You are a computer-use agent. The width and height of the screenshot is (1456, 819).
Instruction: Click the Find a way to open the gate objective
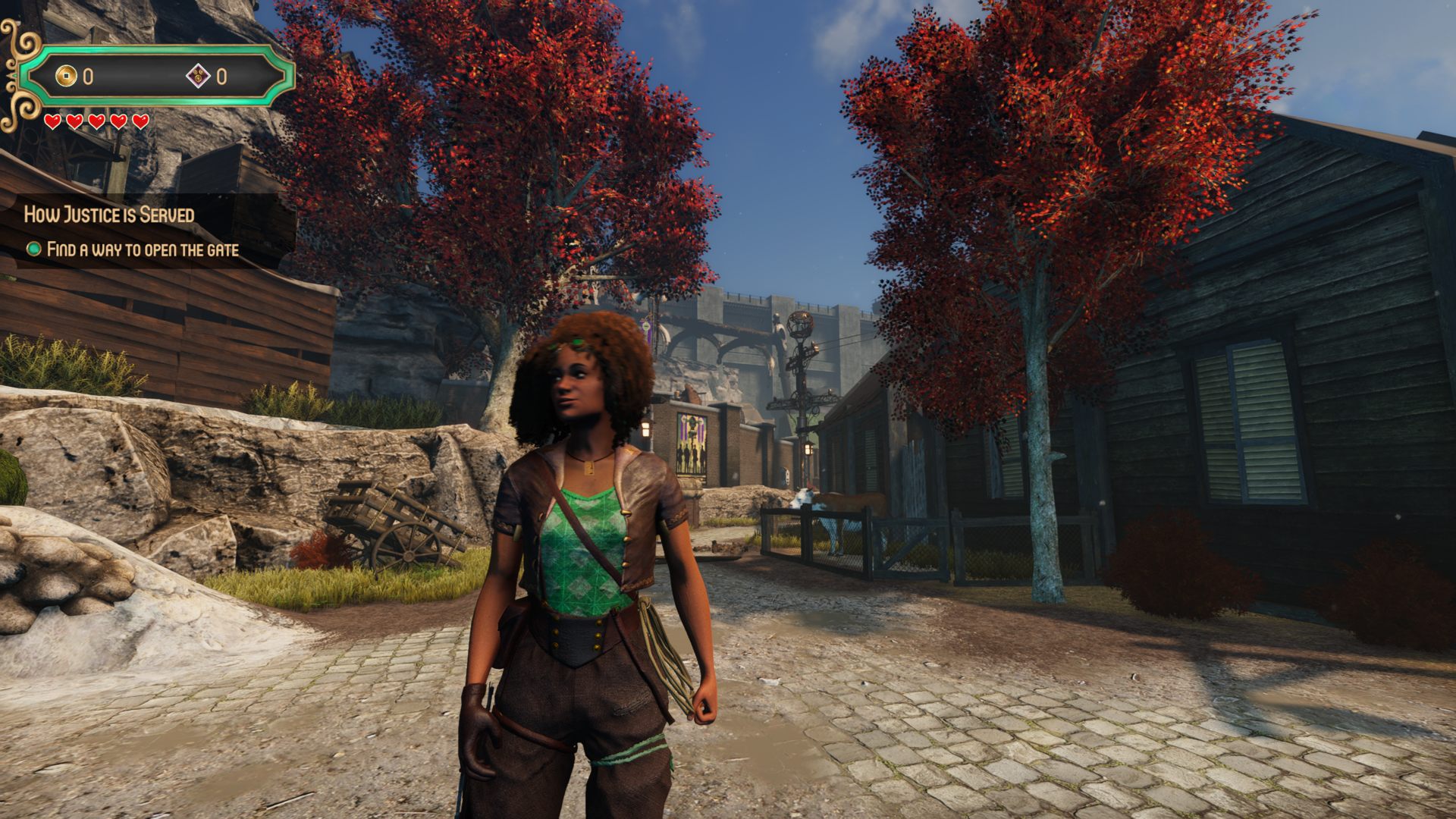coord(142,249)
